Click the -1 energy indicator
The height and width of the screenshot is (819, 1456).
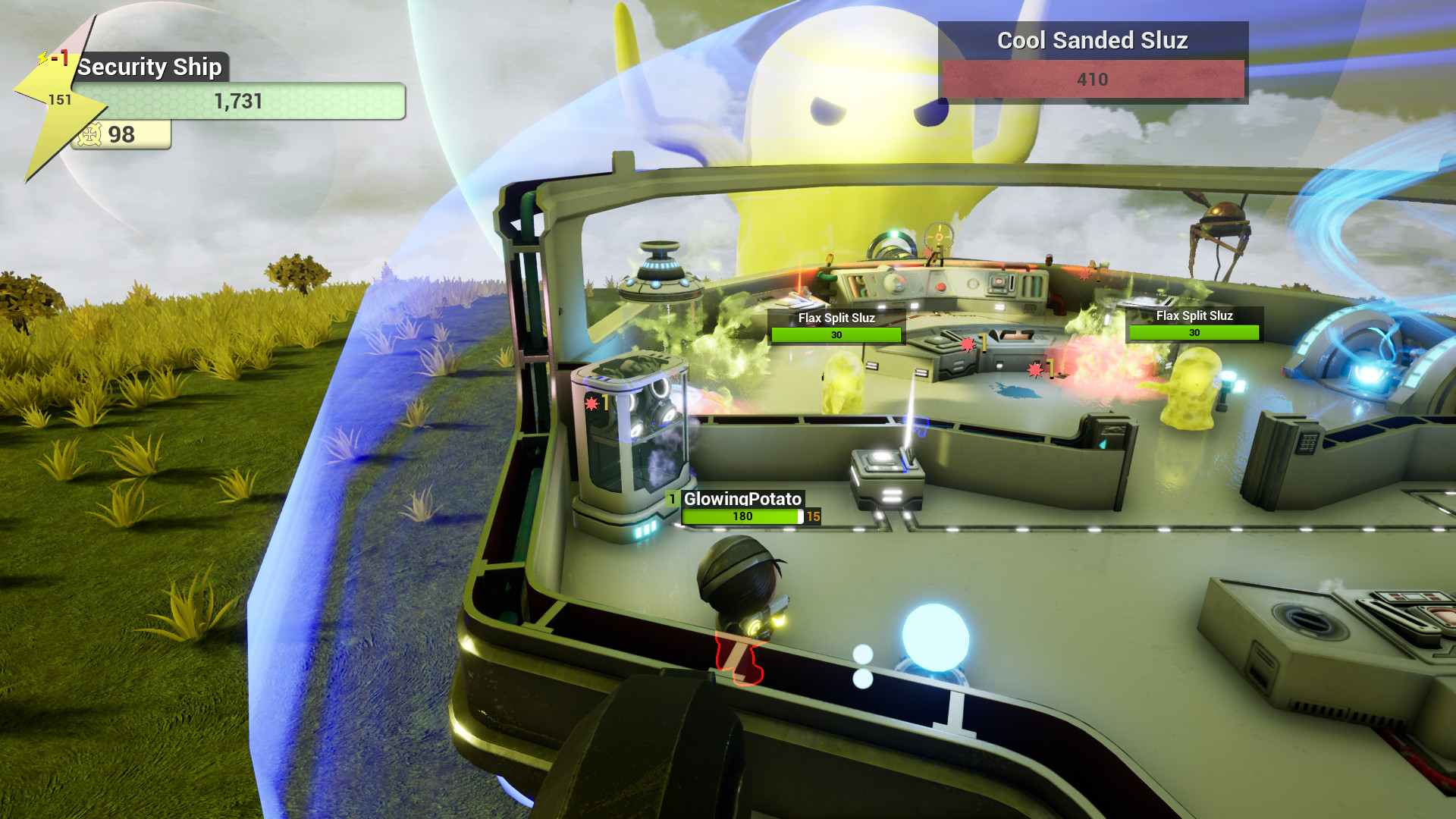click(x=59, y=57)
